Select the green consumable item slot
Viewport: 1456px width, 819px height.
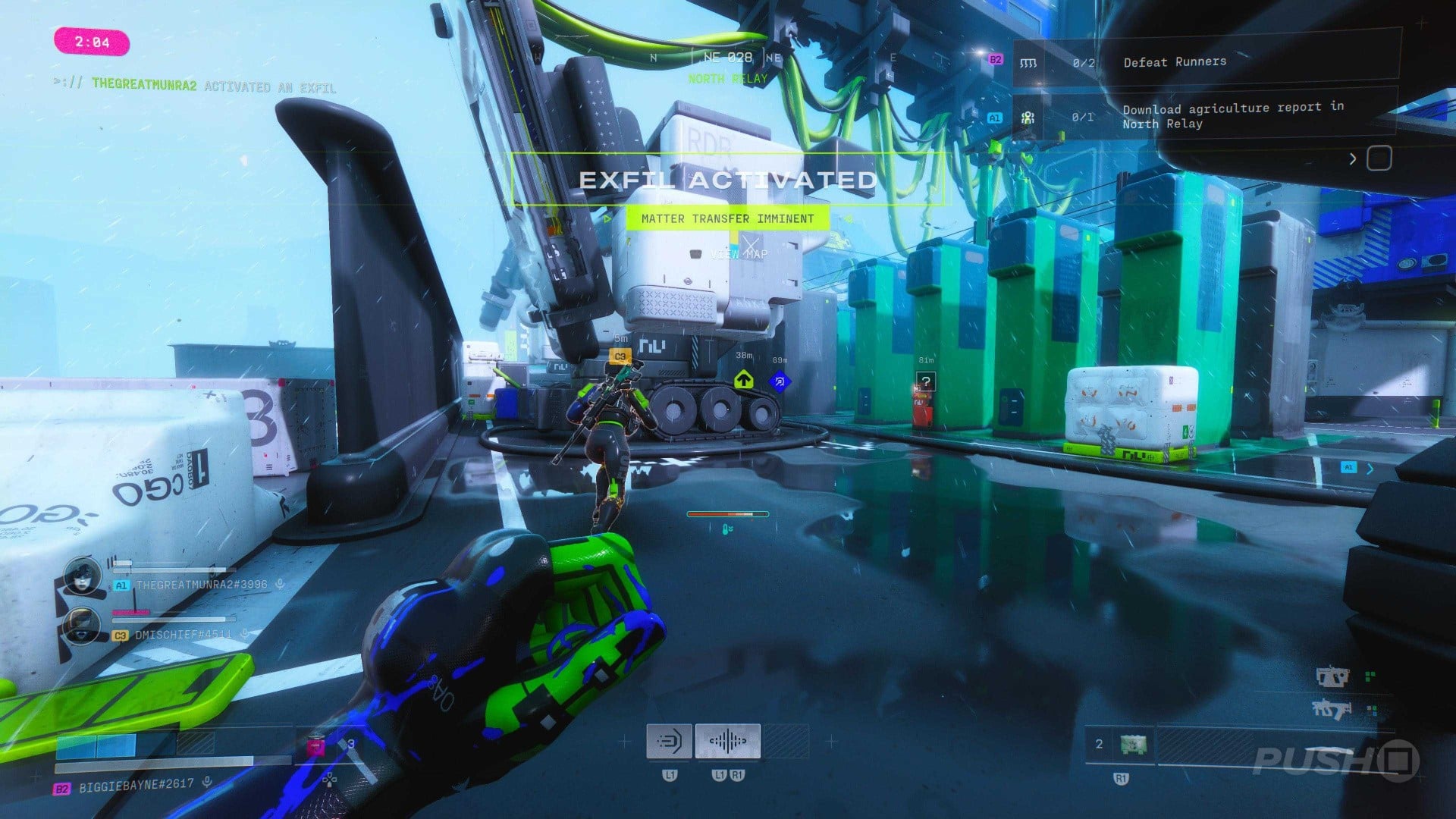pyautogui.click(x=1133, y=745)
